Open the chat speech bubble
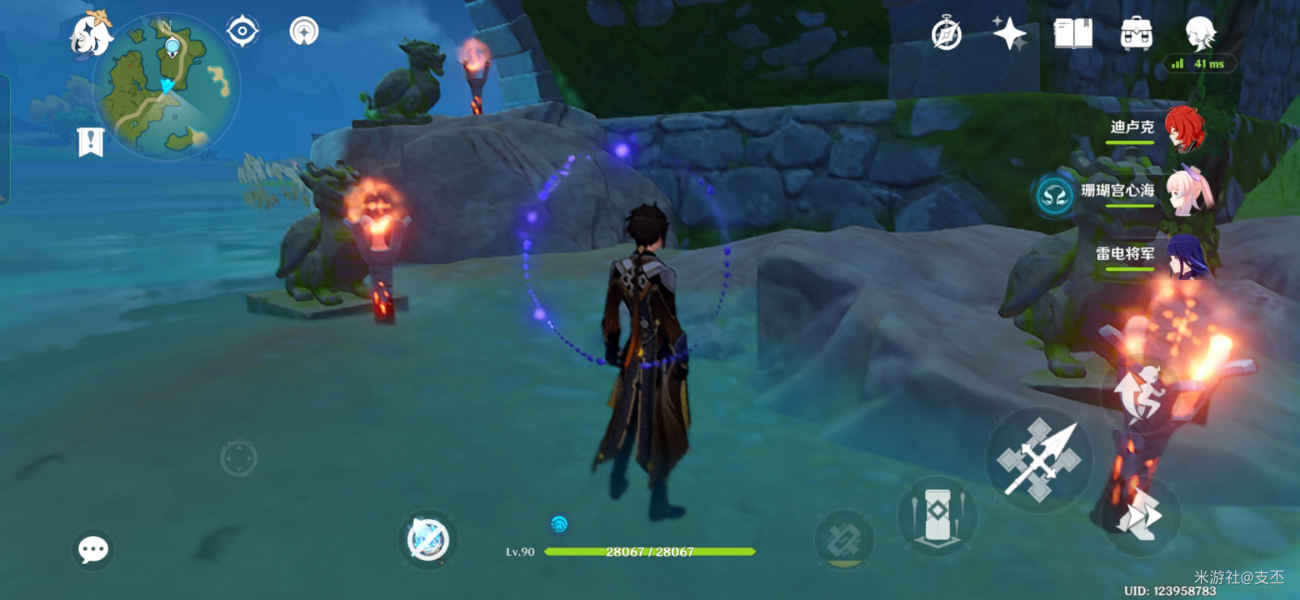The image size is (1300, 600). click(x=93, y=549)
